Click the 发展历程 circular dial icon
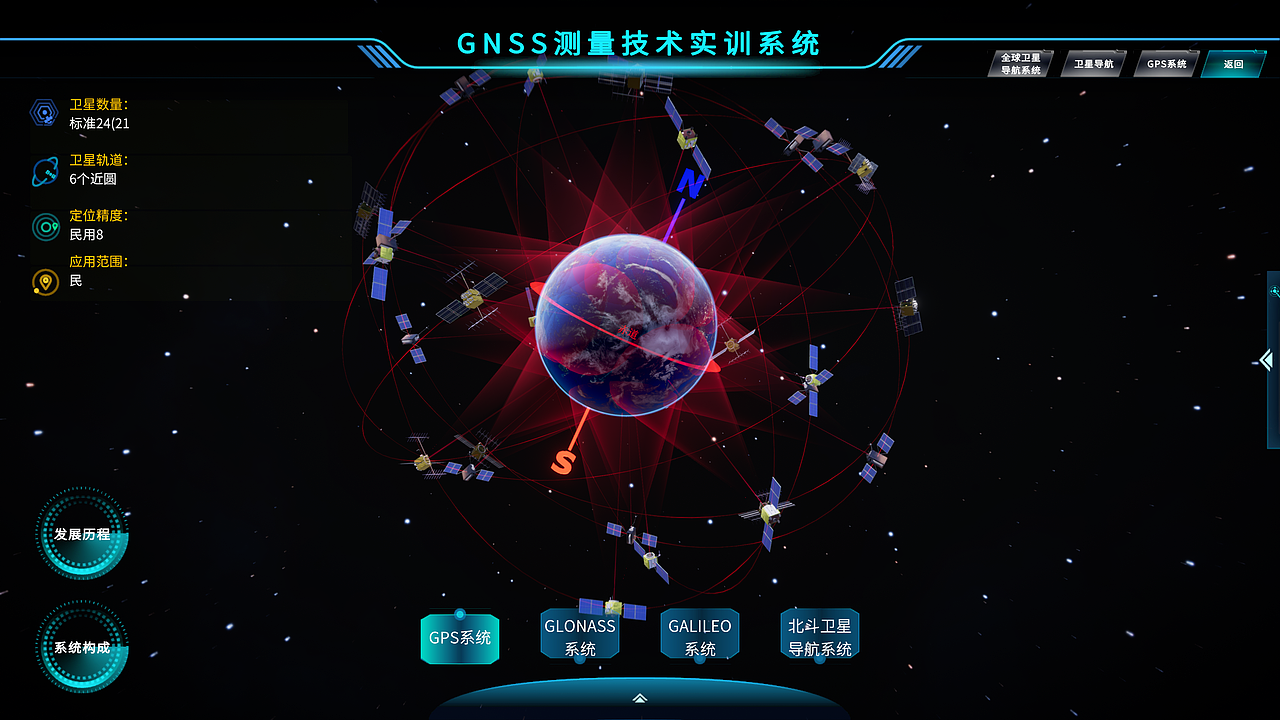This screenshot has height=720, width=1280. [80, 537]
